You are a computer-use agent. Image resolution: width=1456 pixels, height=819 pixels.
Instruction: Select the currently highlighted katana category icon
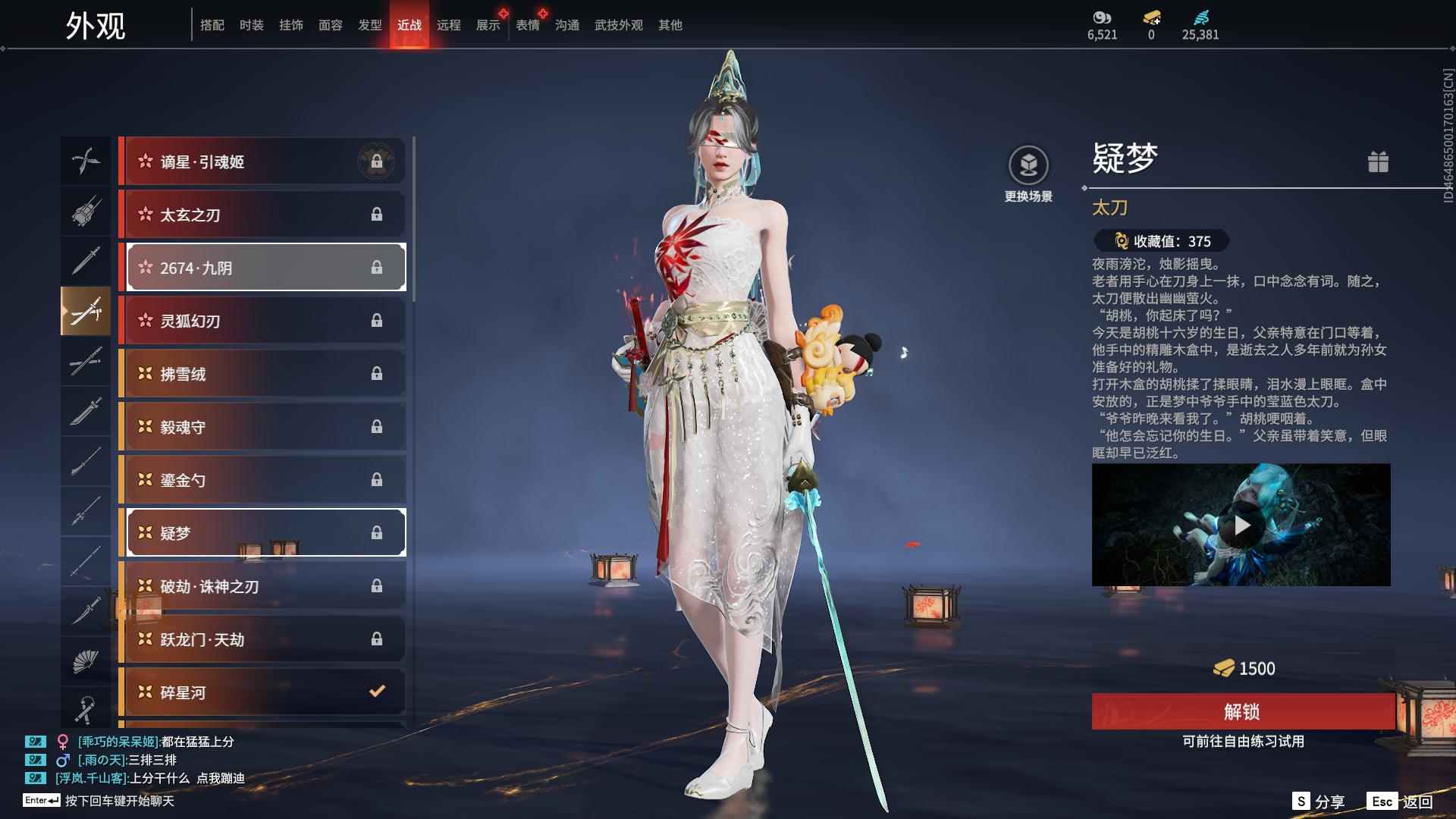[x=86, y=311]
